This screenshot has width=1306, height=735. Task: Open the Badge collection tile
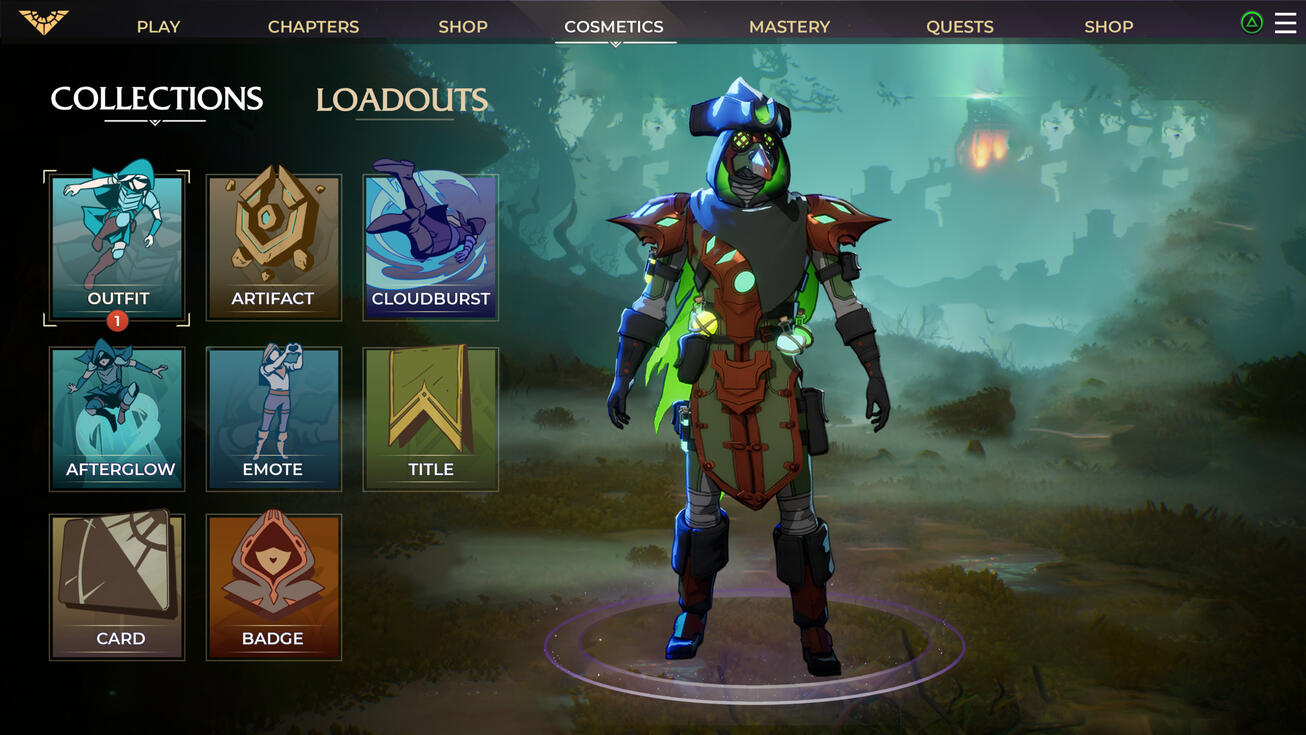tap(273, 587)
